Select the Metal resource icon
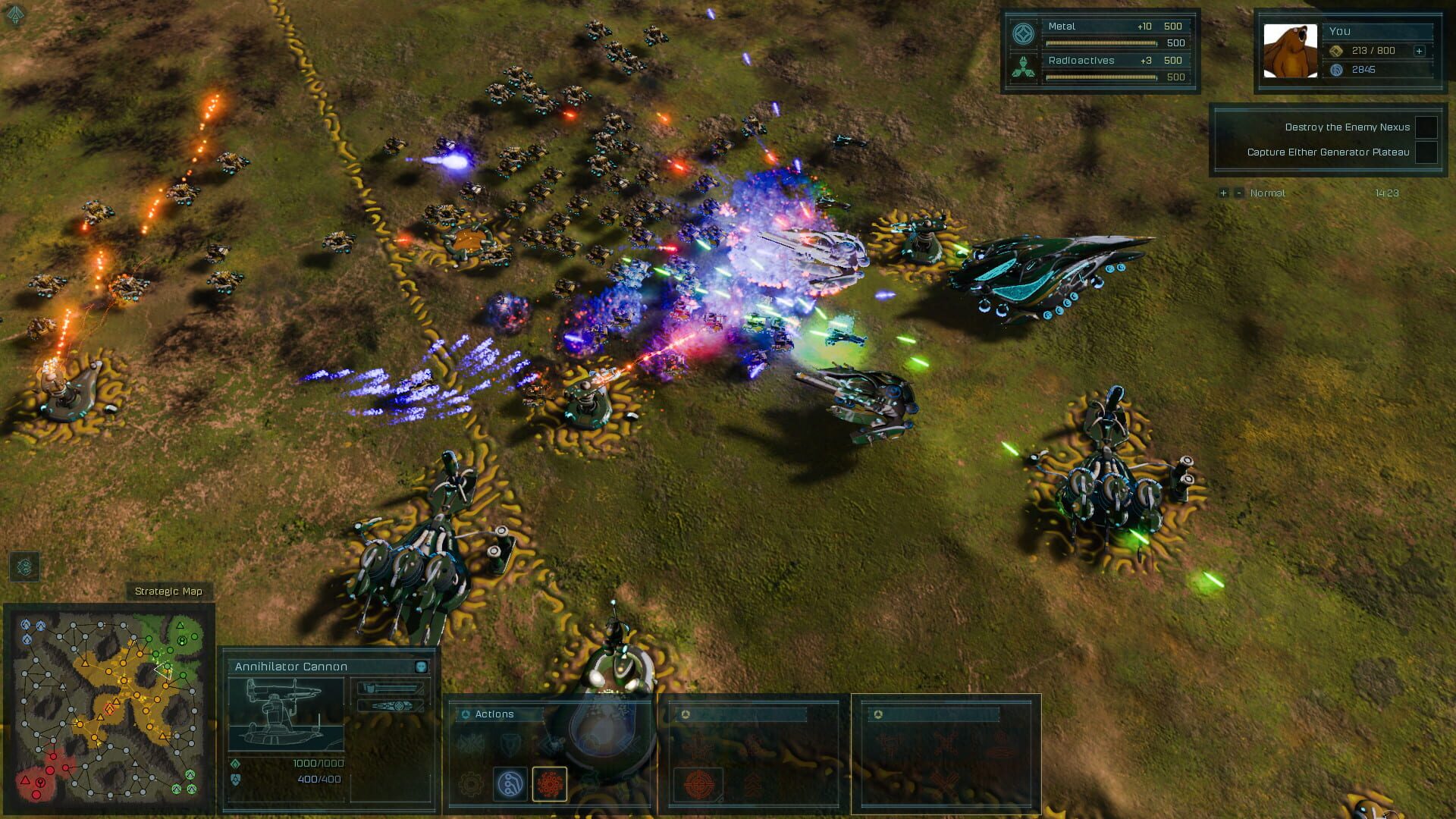Screen dimensions: 1456x819 [x=1025, y=33]
